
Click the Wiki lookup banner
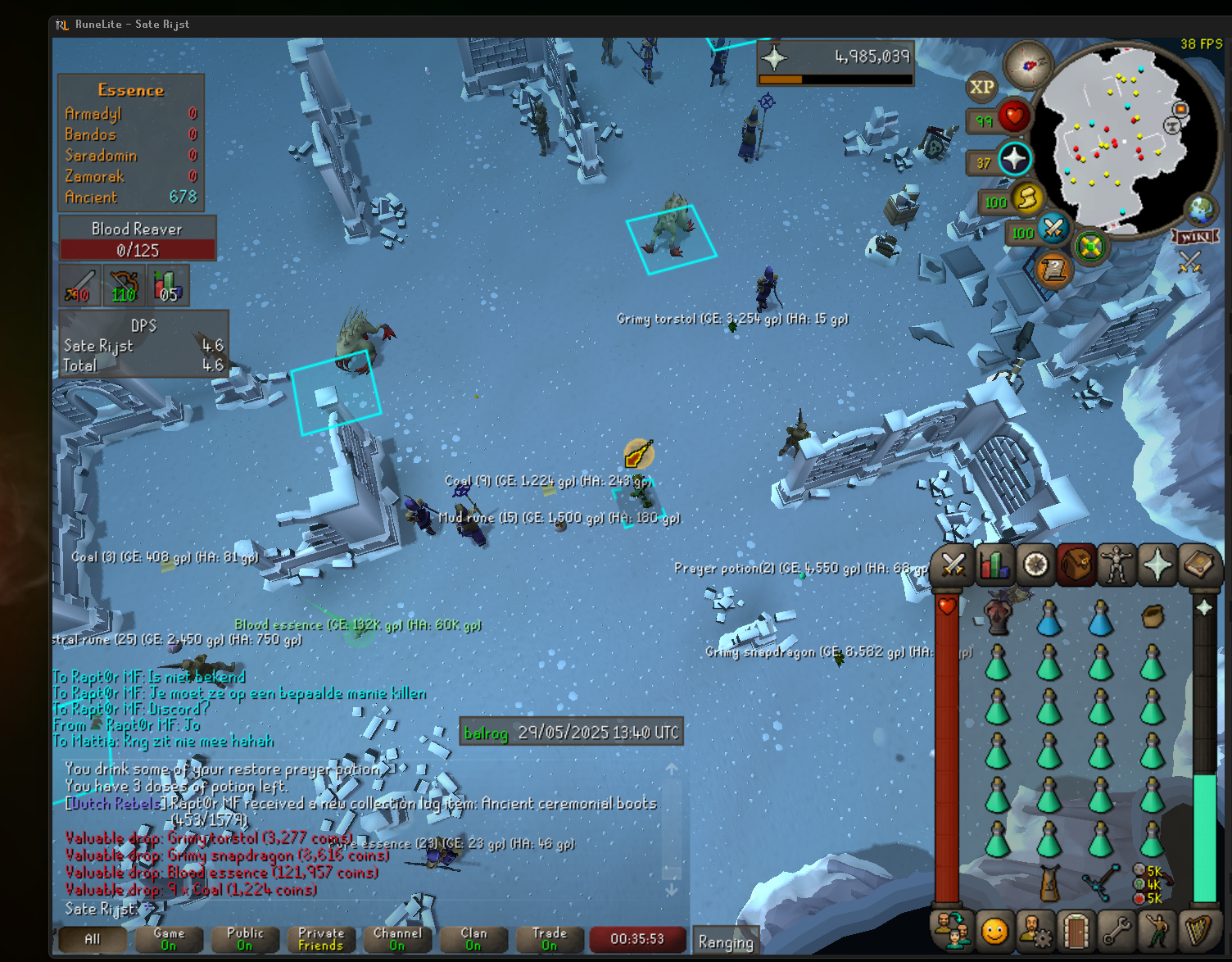coord(1196,237)
